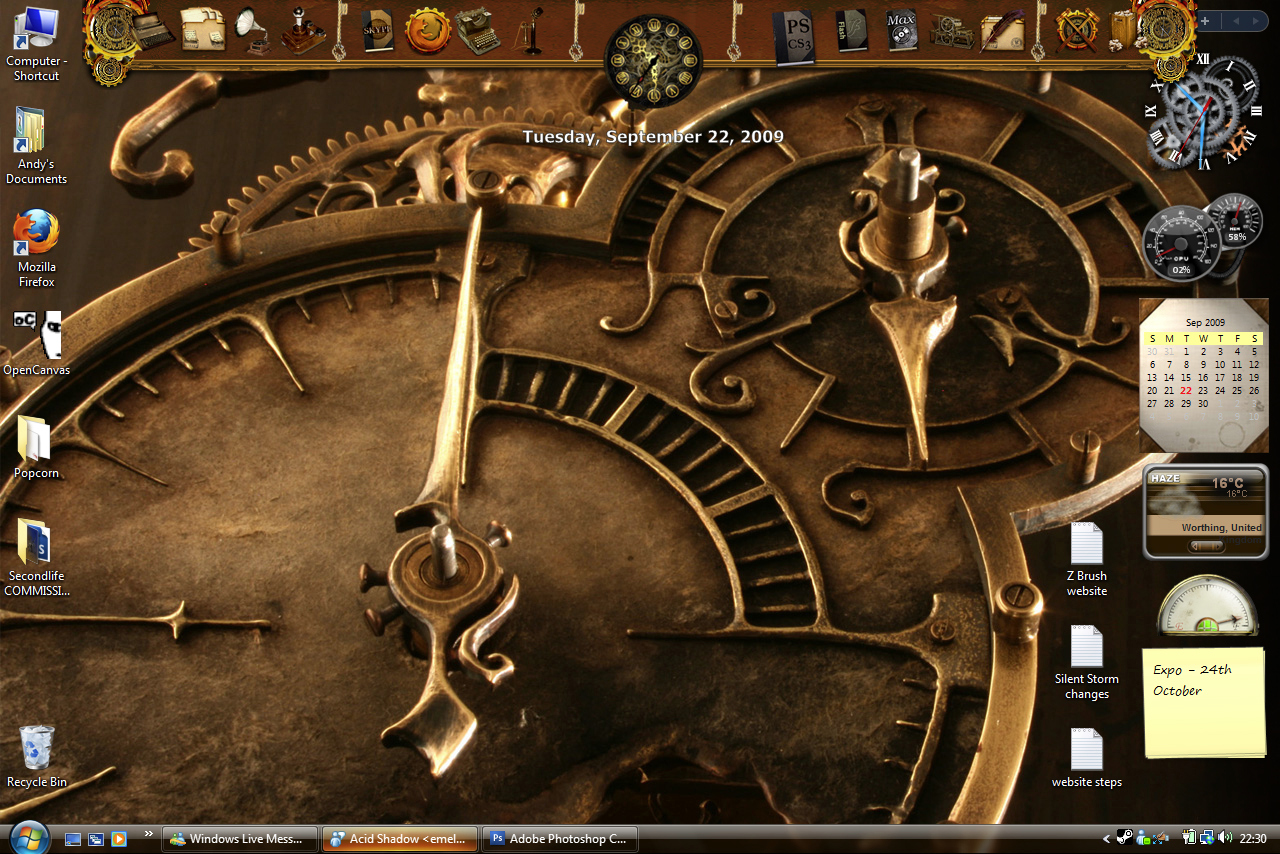Open the Z Brush website text file
The width and height of the screenshot is (1280, 854).
tap(1086, 543)
